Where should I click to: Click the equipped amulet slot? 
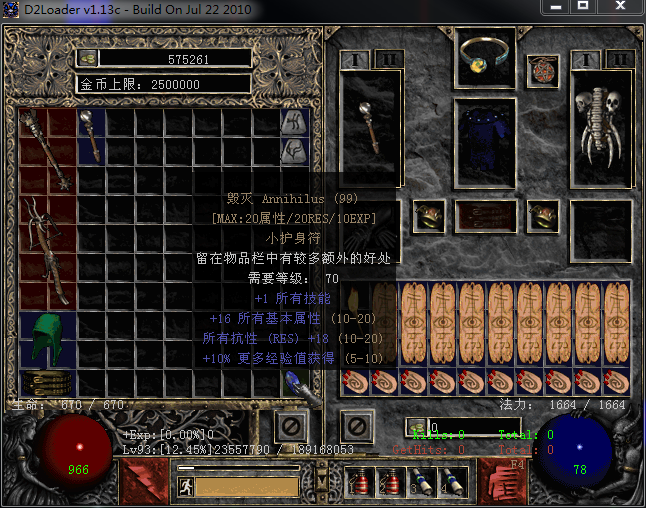point(543,70)
